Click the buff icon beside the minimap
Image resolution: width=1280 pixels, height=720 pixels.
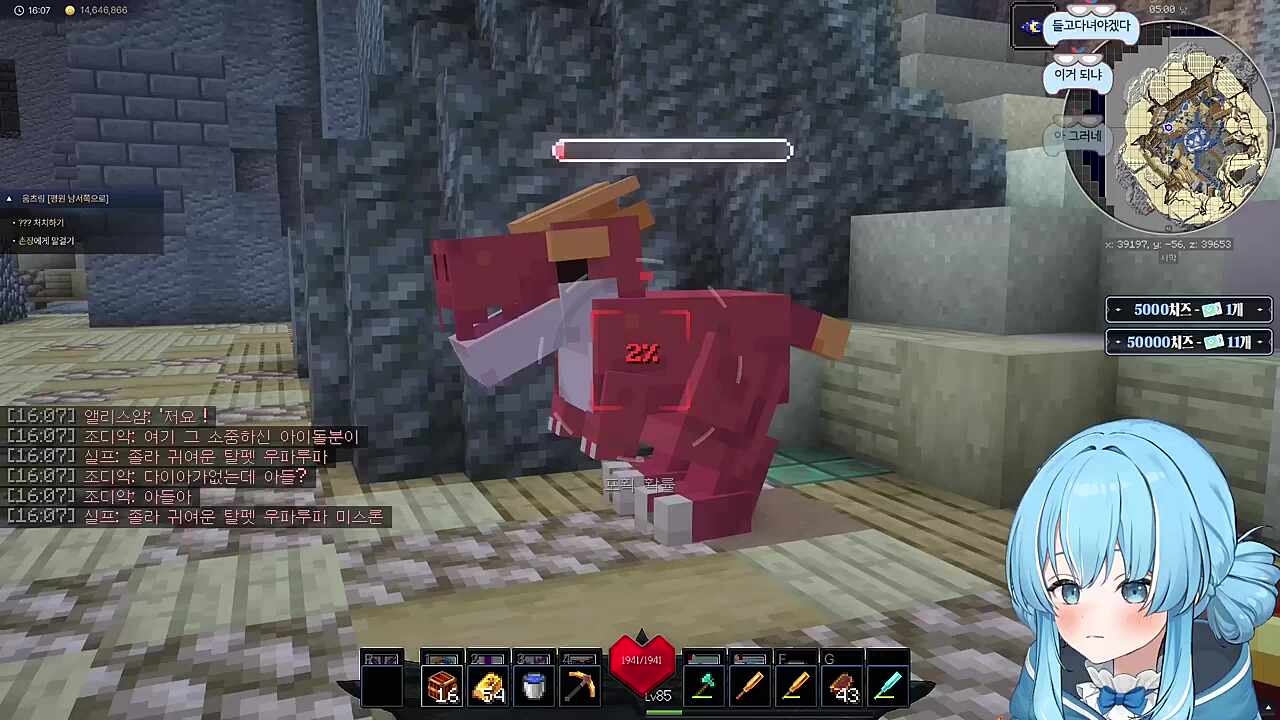(x=1030, y=27)
